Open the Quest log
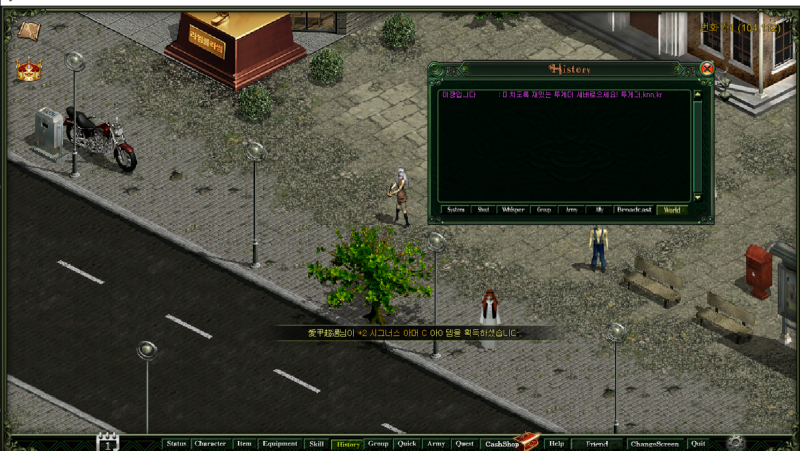This screenshot has height=451, width=800. pos(464,443)
